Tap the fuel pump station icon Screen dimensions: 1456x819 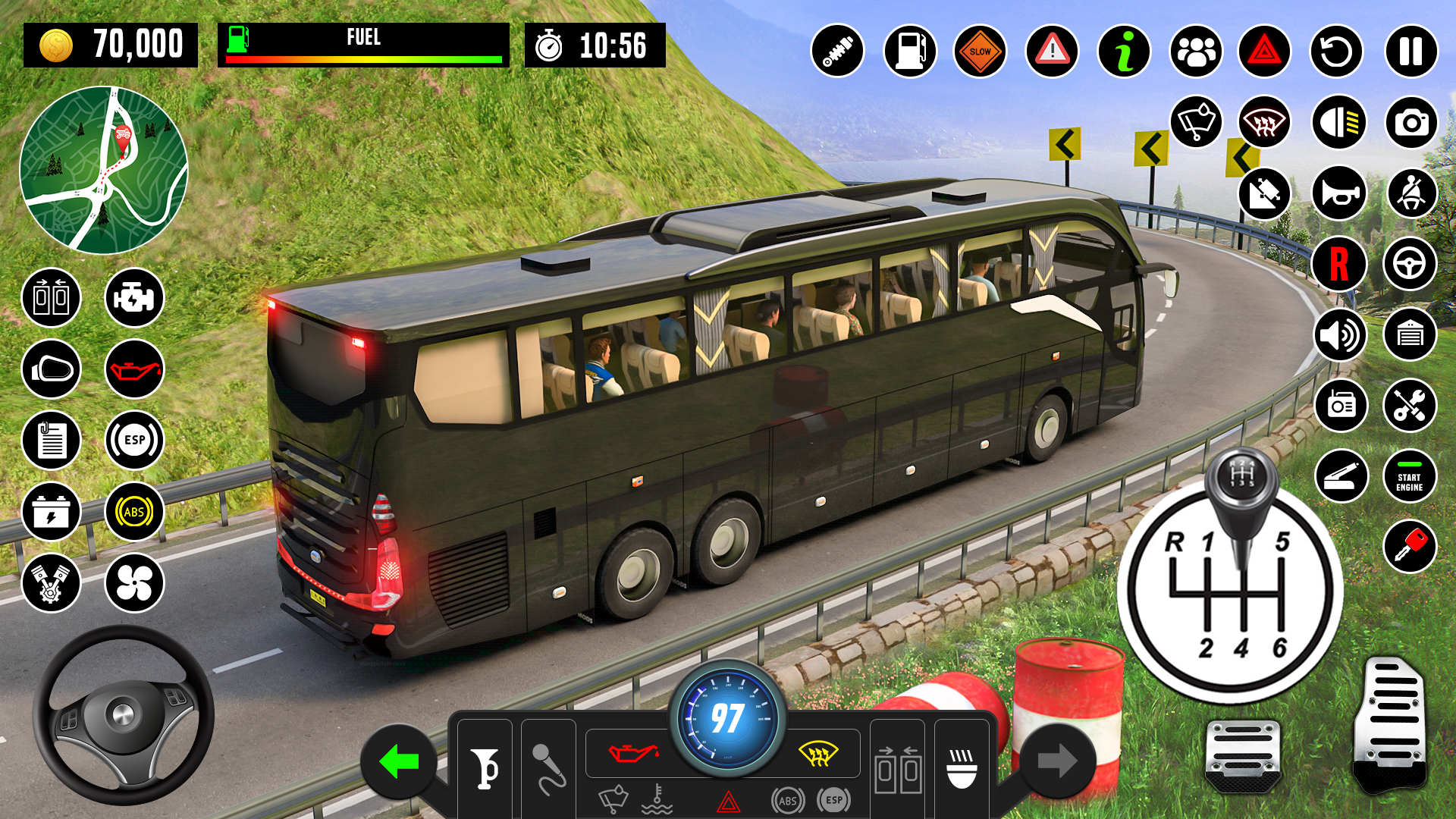point(909,52)
